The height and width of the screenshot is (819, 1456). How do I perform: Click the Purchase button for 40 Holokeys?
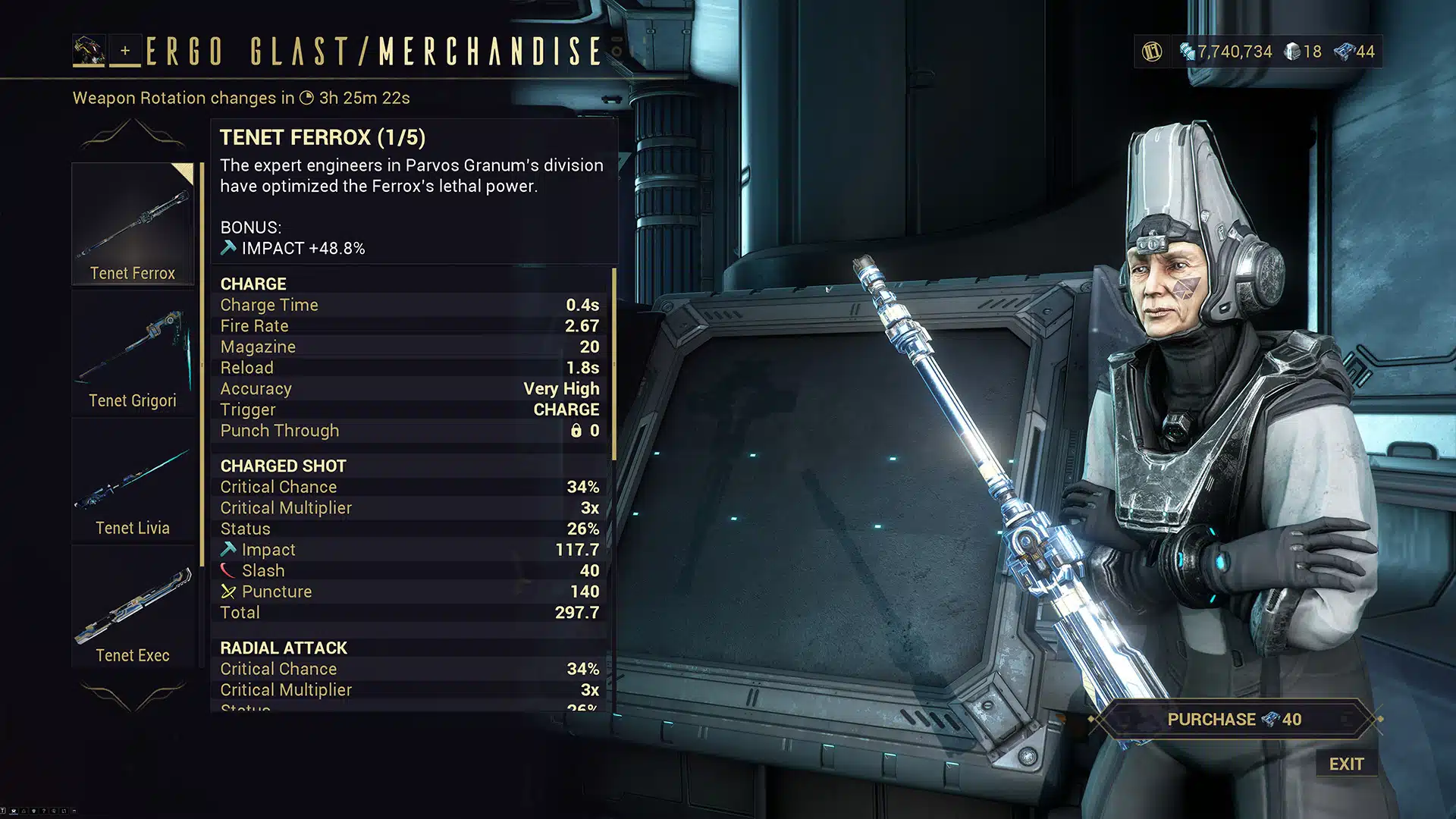coord(1234,719)
